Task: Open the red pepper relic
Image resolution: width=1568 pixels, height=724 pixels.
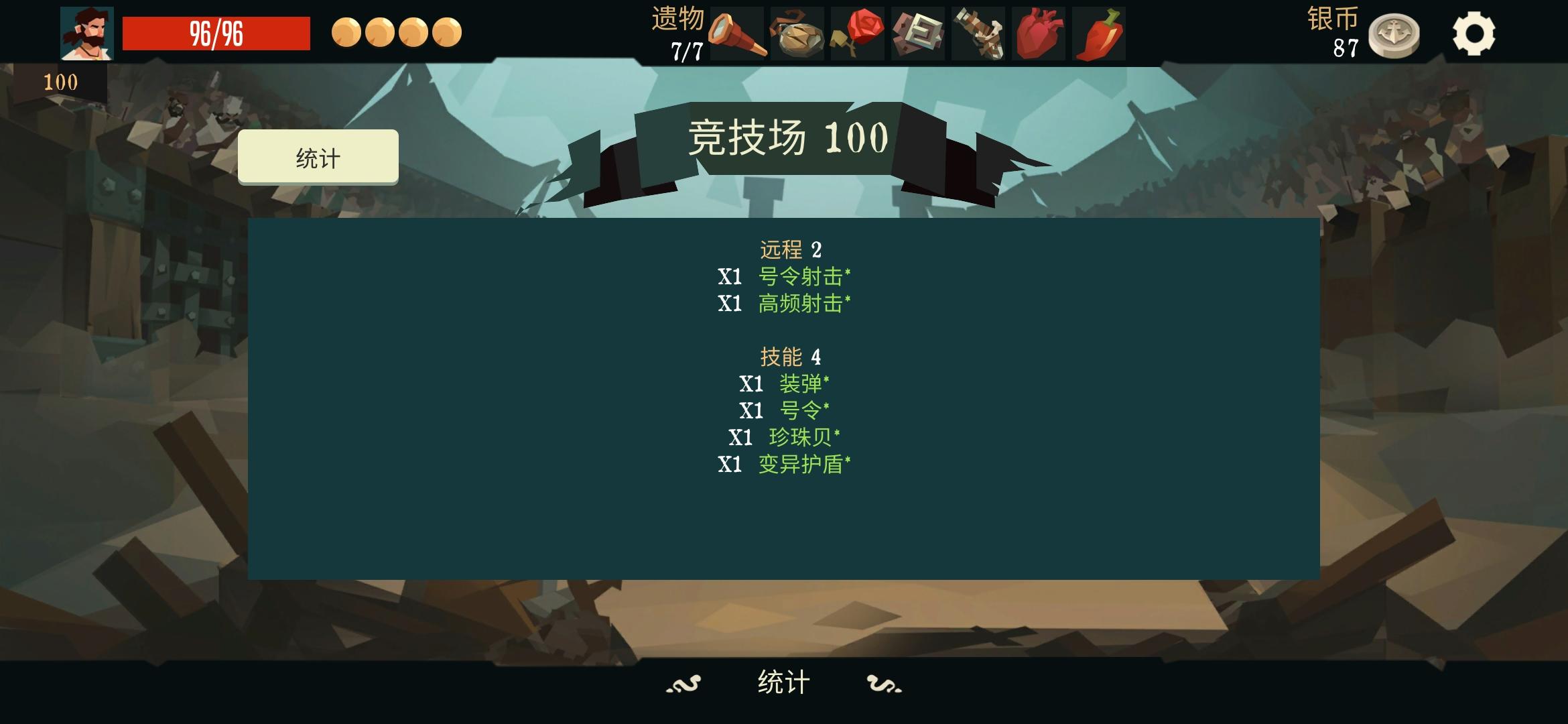Action: coord(1098,32)
